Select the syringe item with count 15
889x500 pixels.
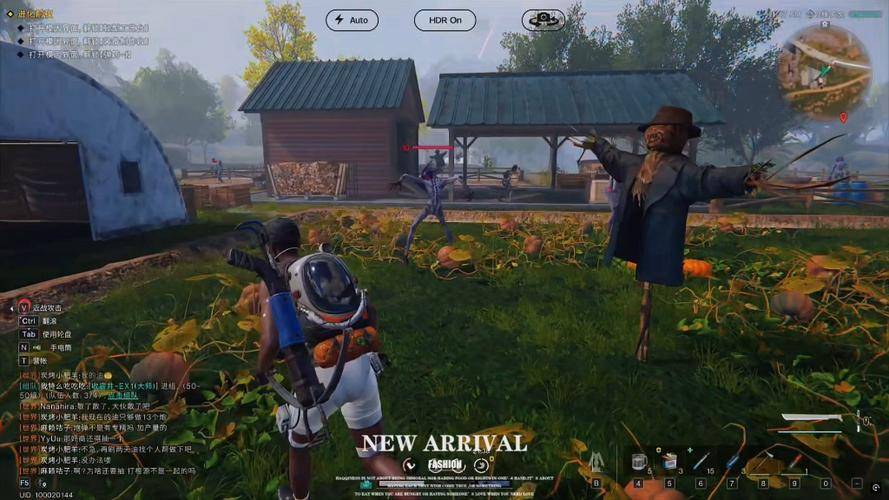pos(701,462)
